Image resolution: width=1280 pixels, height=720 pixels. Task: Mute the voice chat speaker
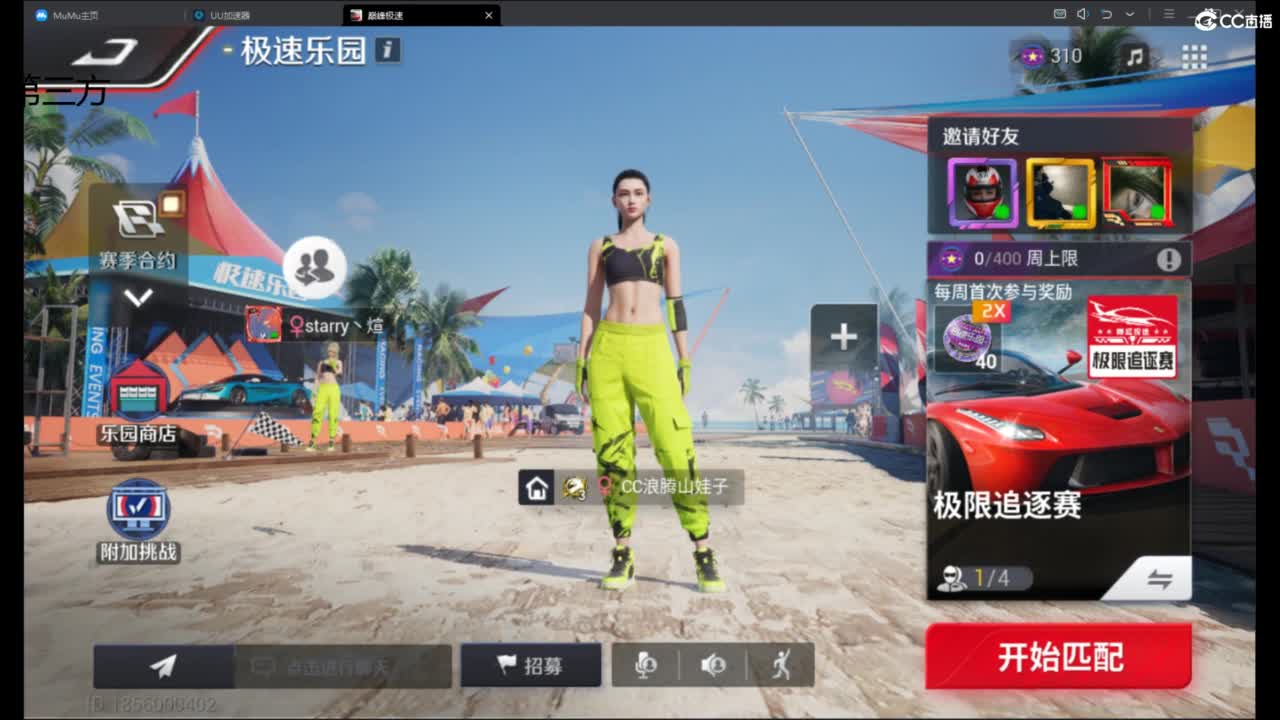(713, 665)
